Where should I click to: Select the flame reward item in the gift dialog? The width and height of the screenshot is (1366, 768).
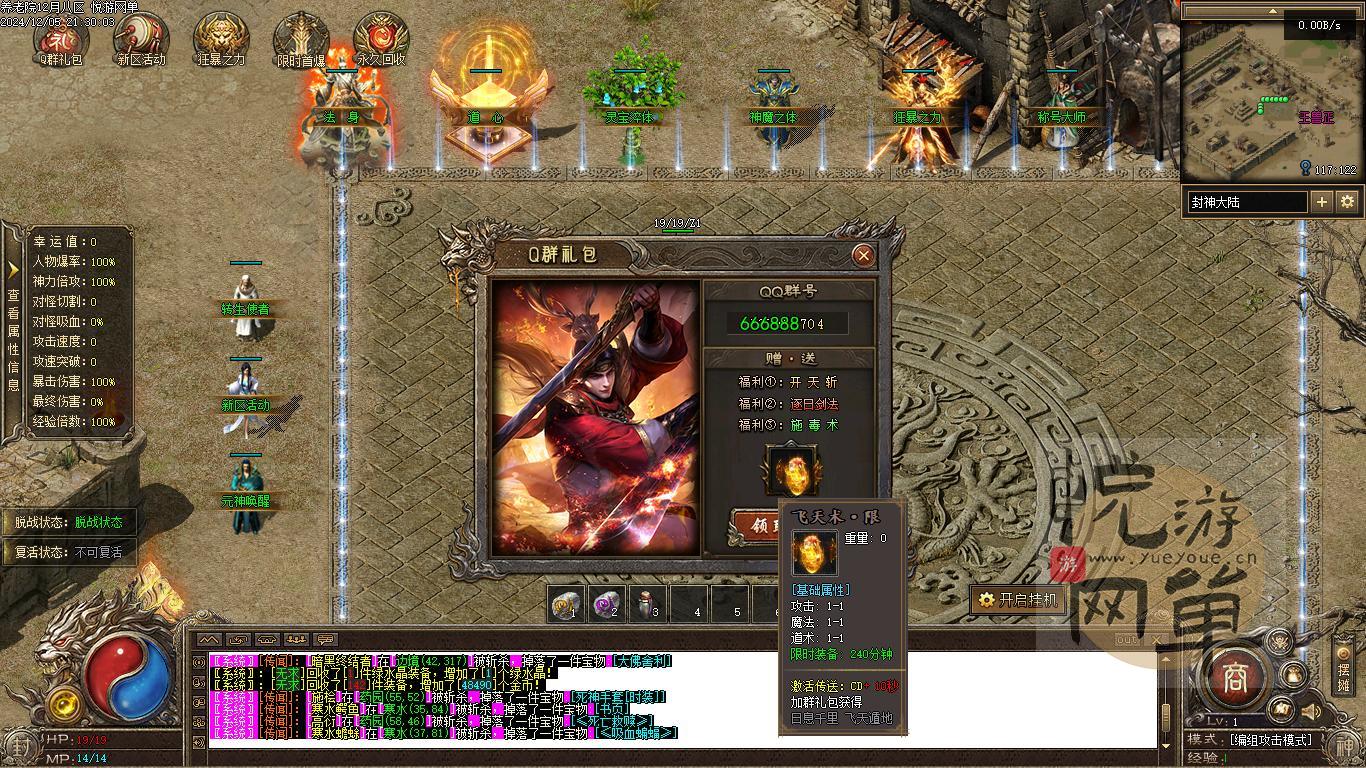pos(791,470)
